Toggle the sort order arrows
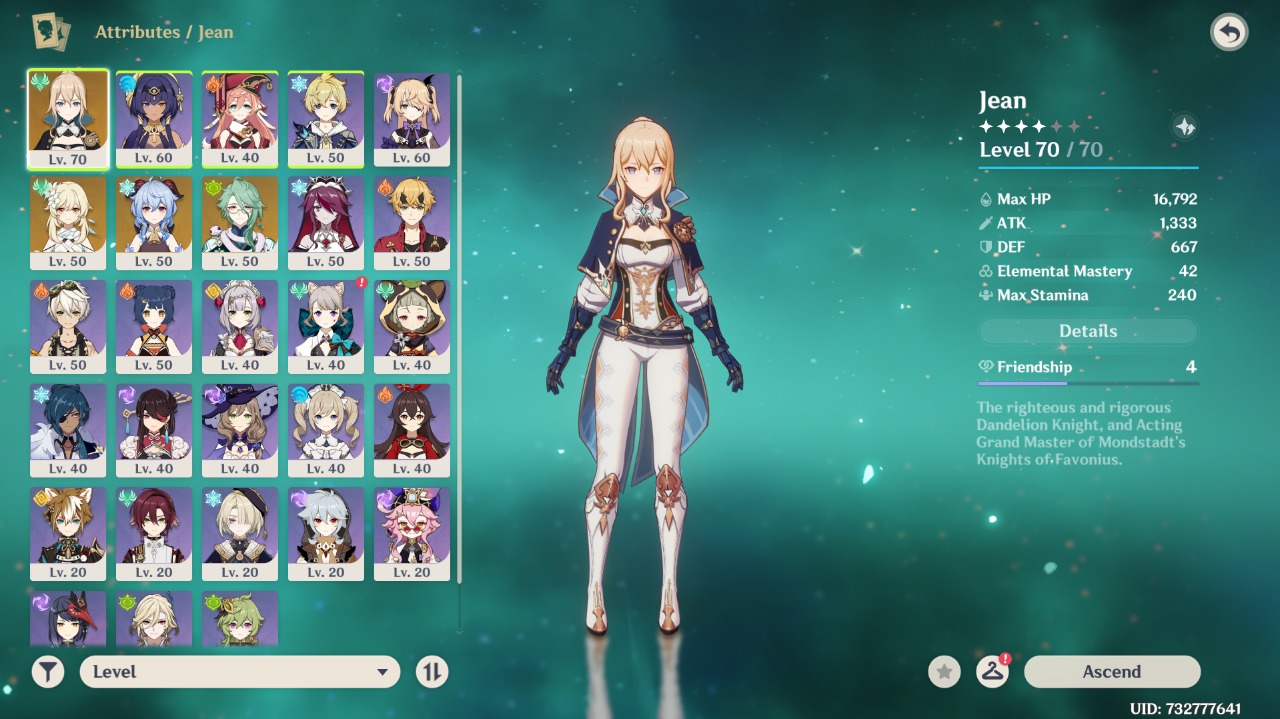The width and height of the screenshot is (1280, 719). pos(432,672)
